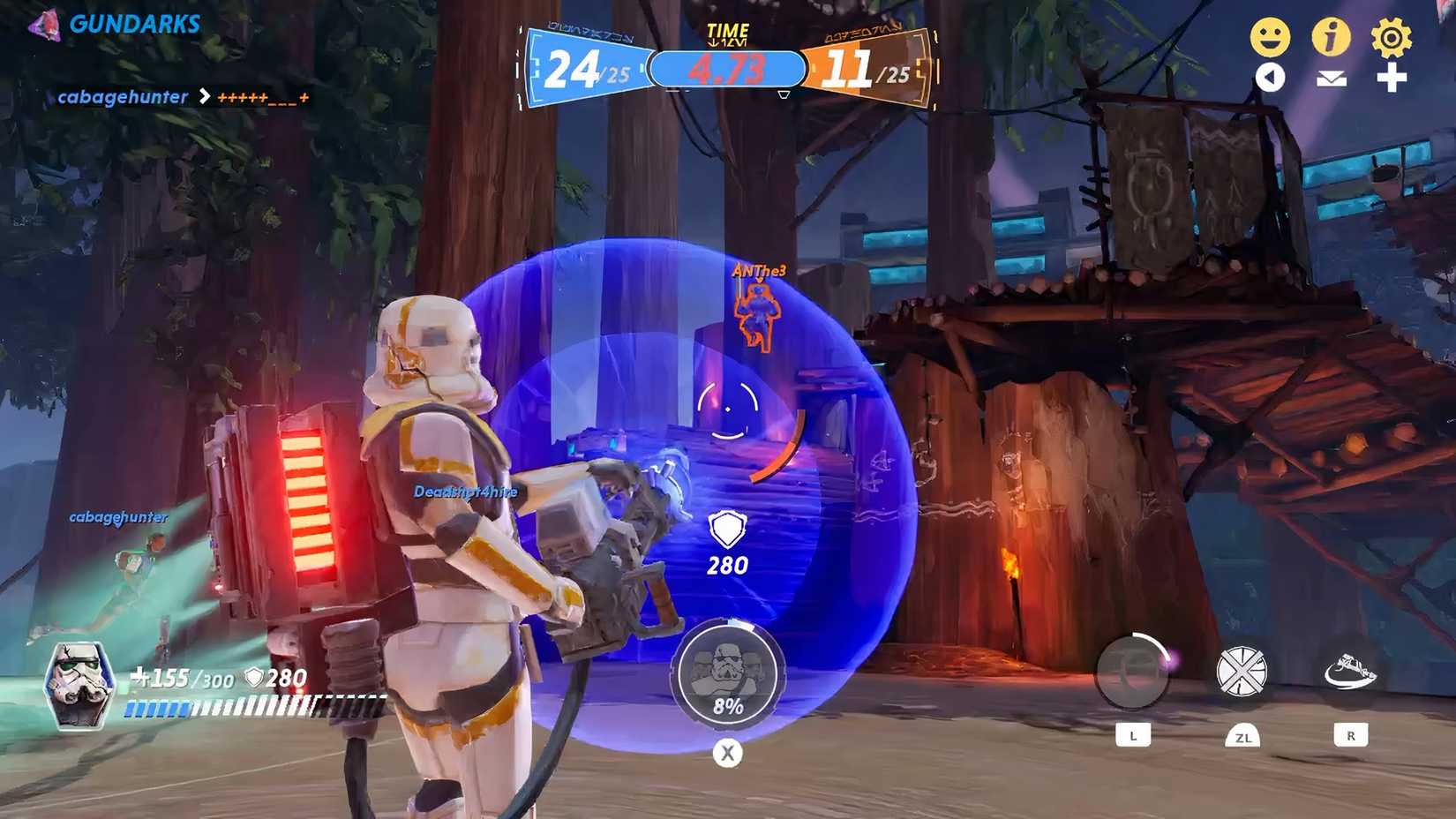Open the info panel via the i icon

pyautogui.click(x=1332, y=36)
